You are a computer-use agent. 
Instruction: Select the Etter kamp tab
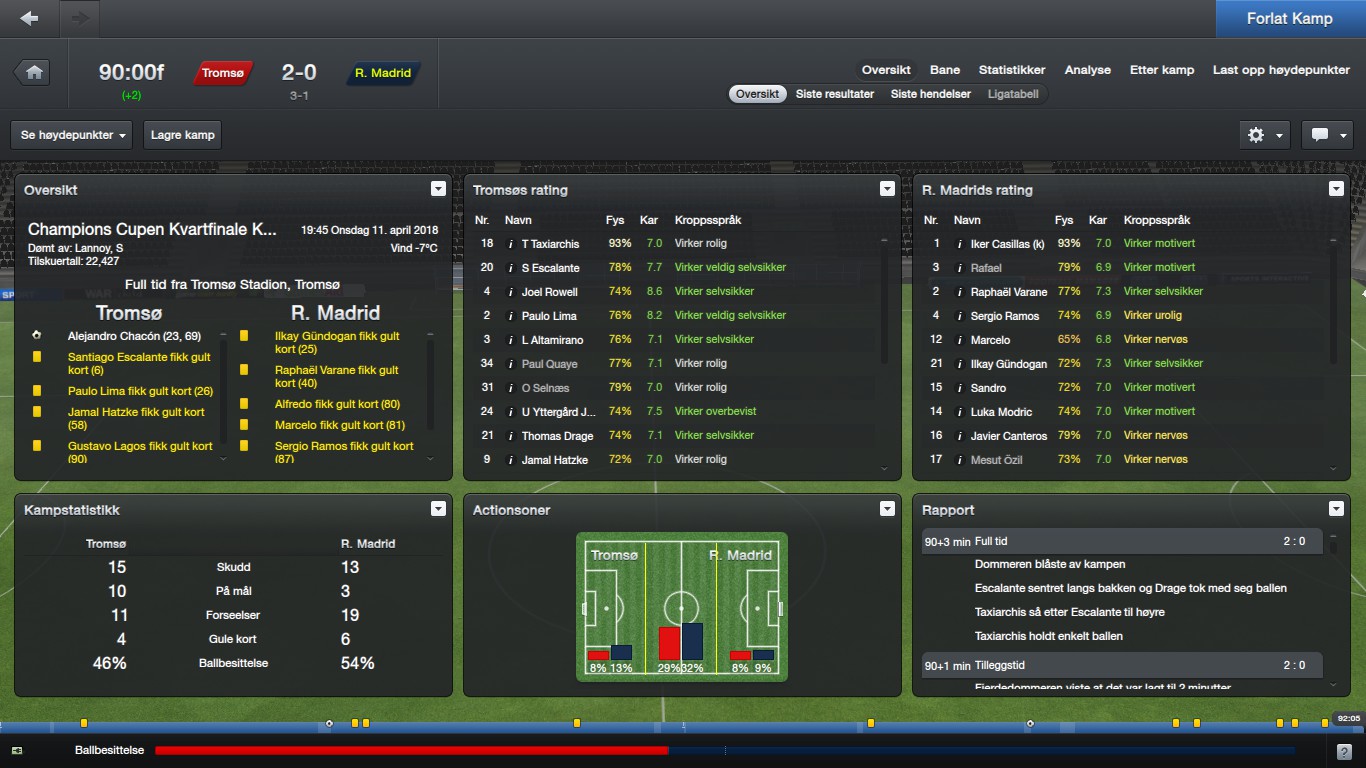pyautogui.click(x=1162, y=70)
